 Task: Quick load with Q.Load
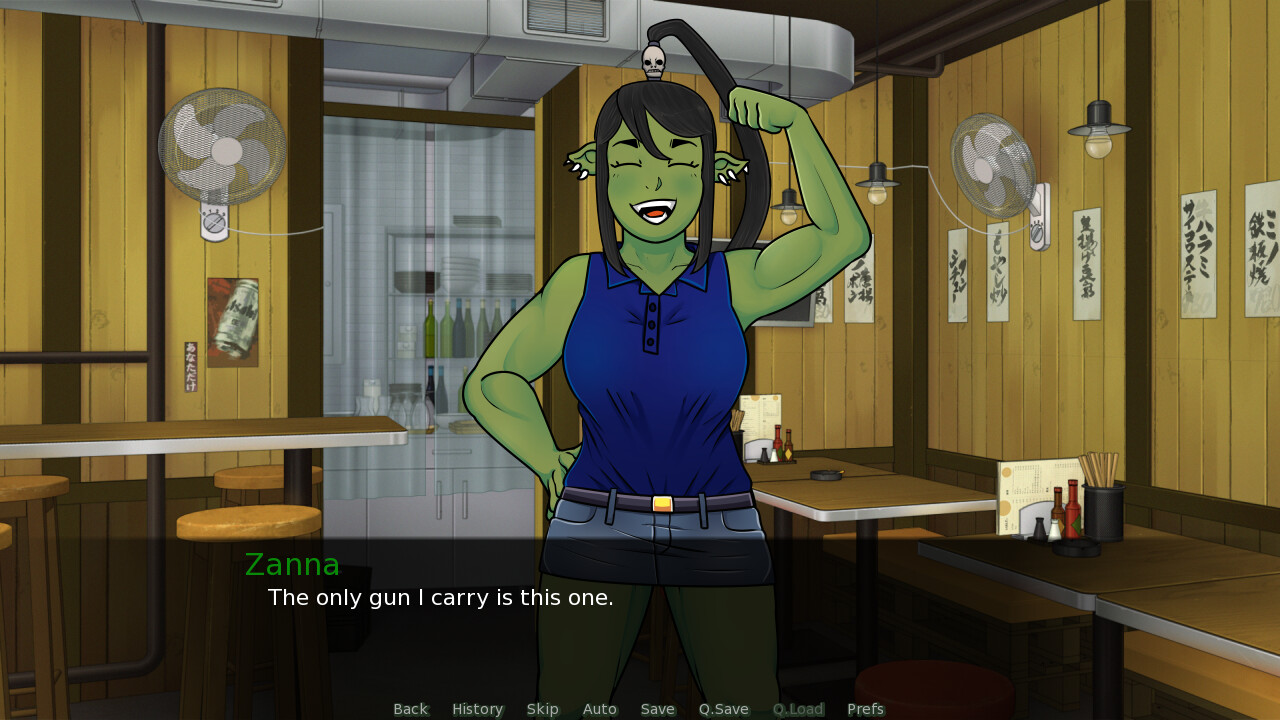click(797, 709)
